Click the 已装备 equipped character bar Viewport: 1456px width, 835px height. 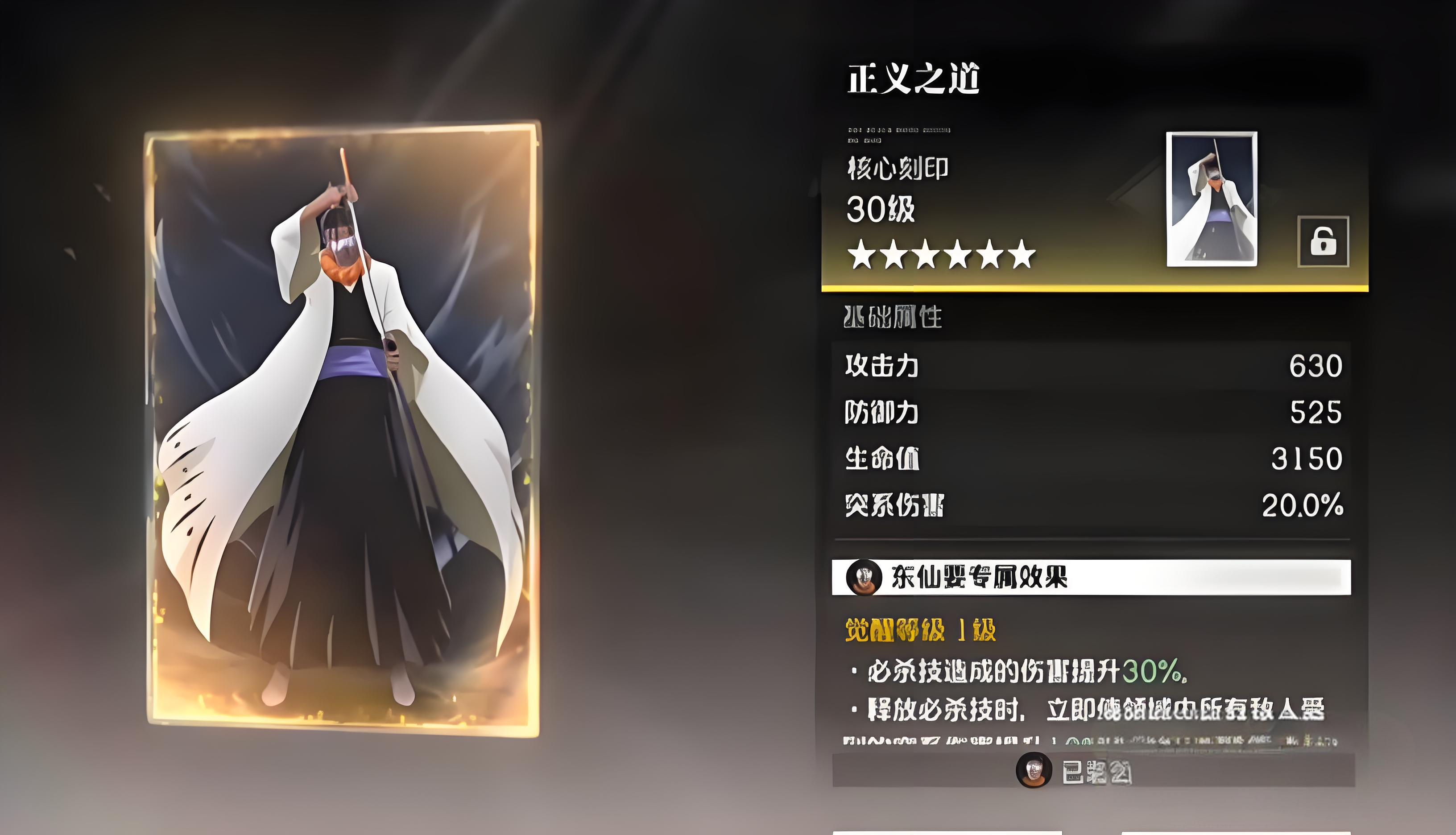click(x=1092, y=770)
